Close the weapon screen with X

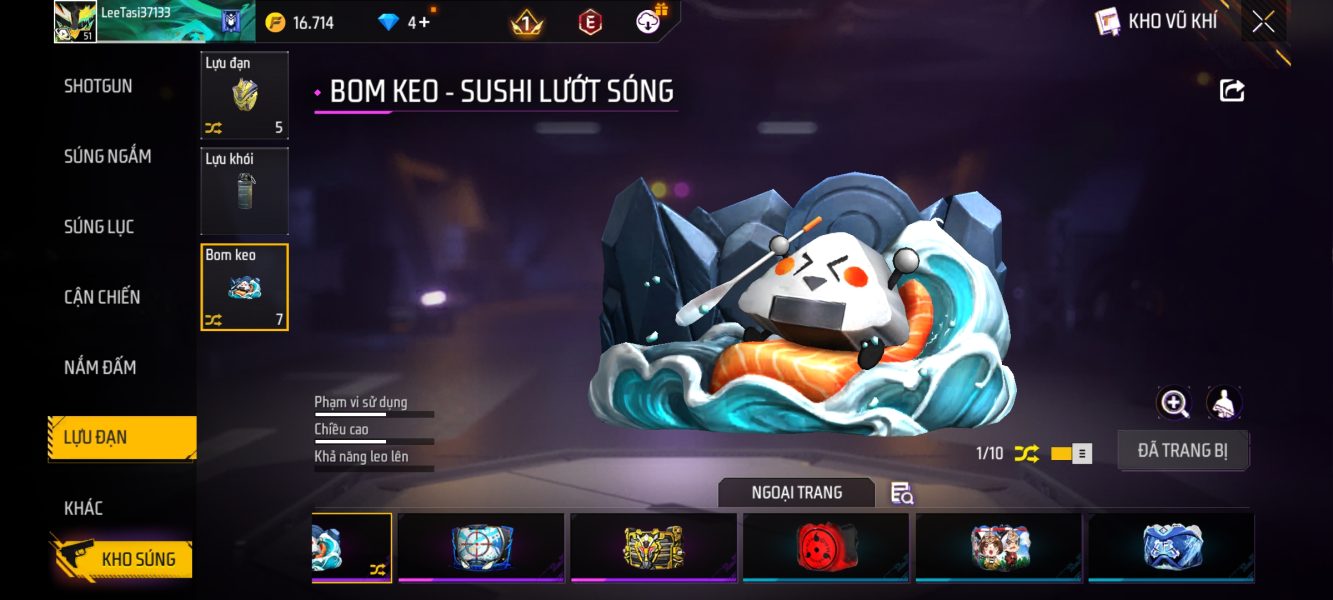point(1263,22)
